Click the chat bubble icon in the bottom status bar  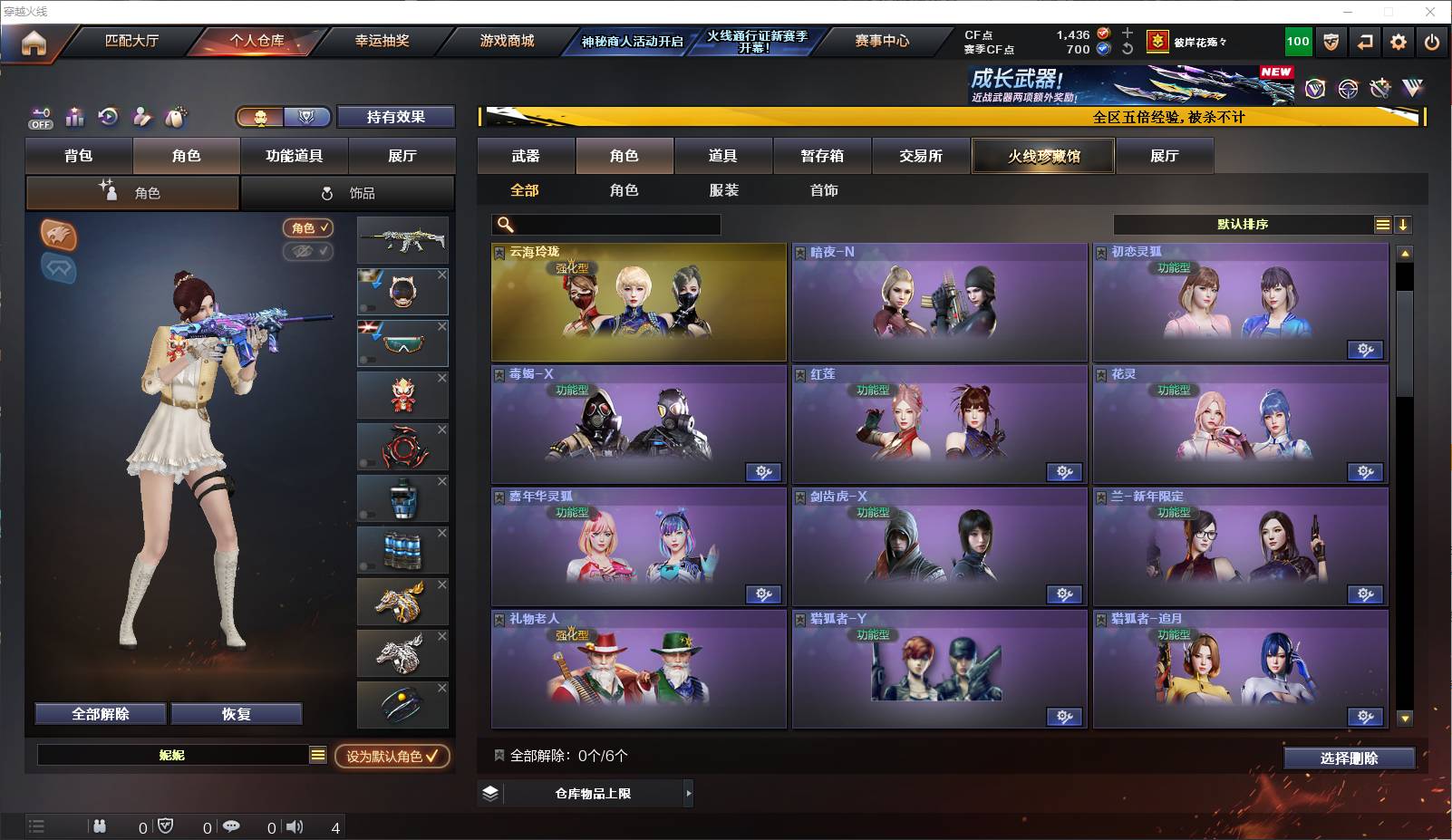[233, 826]
